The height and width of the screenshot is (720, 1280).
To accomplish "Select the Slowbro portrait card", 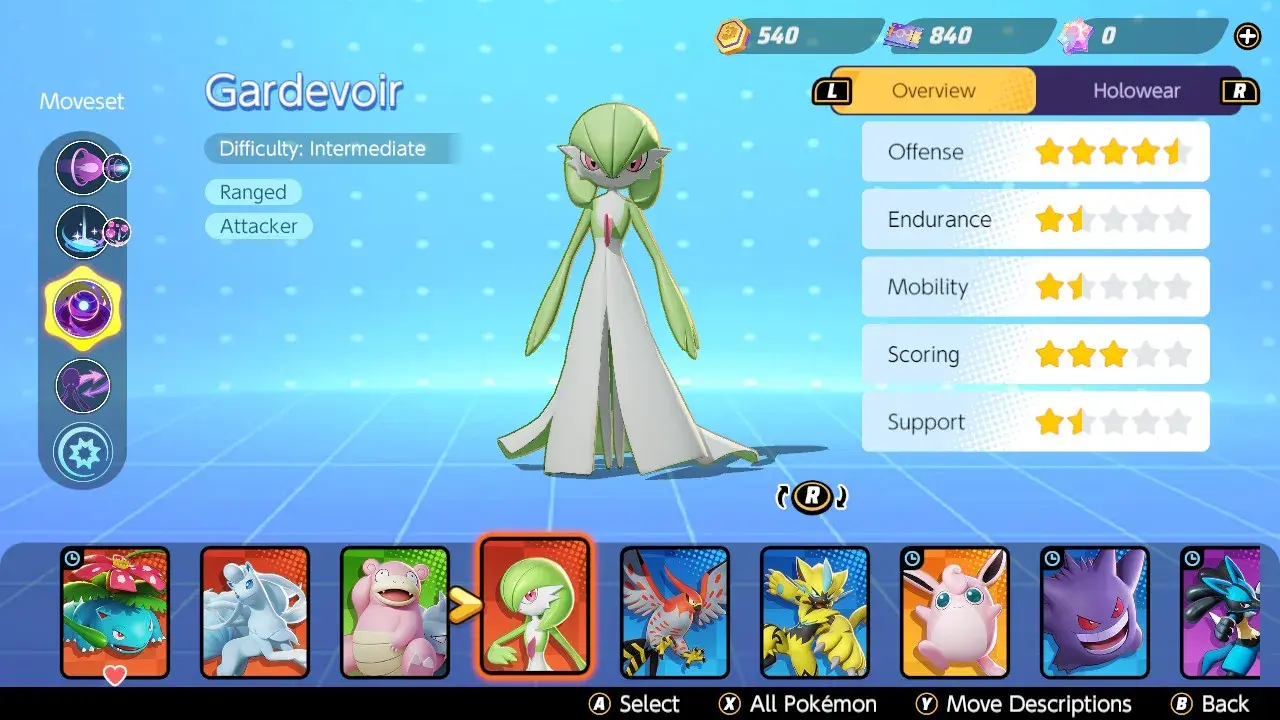I will 395,612.
